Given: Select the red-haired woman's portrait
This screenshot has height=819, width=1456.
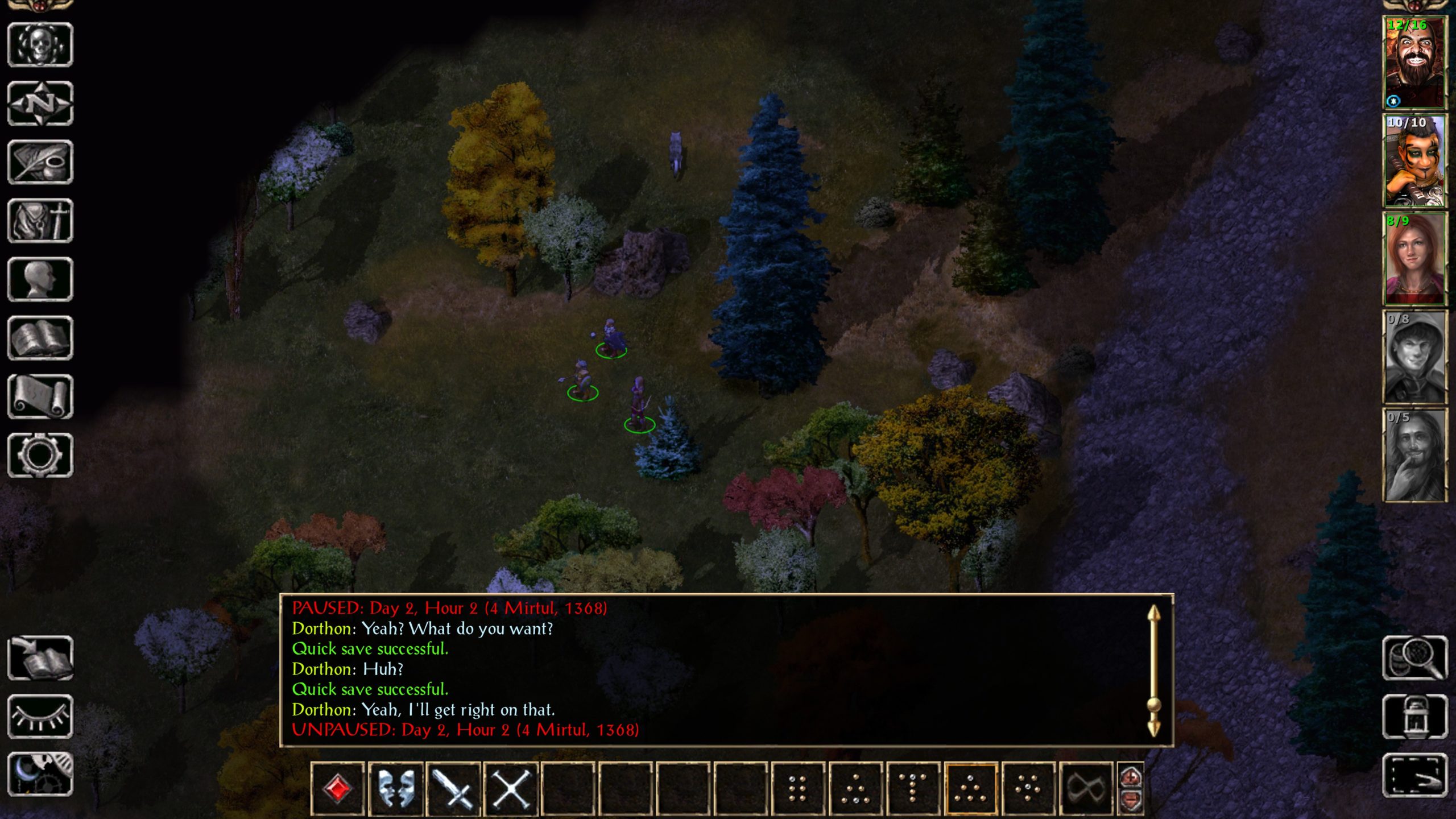Looking at the screenshot, I should coord(1415,259).
